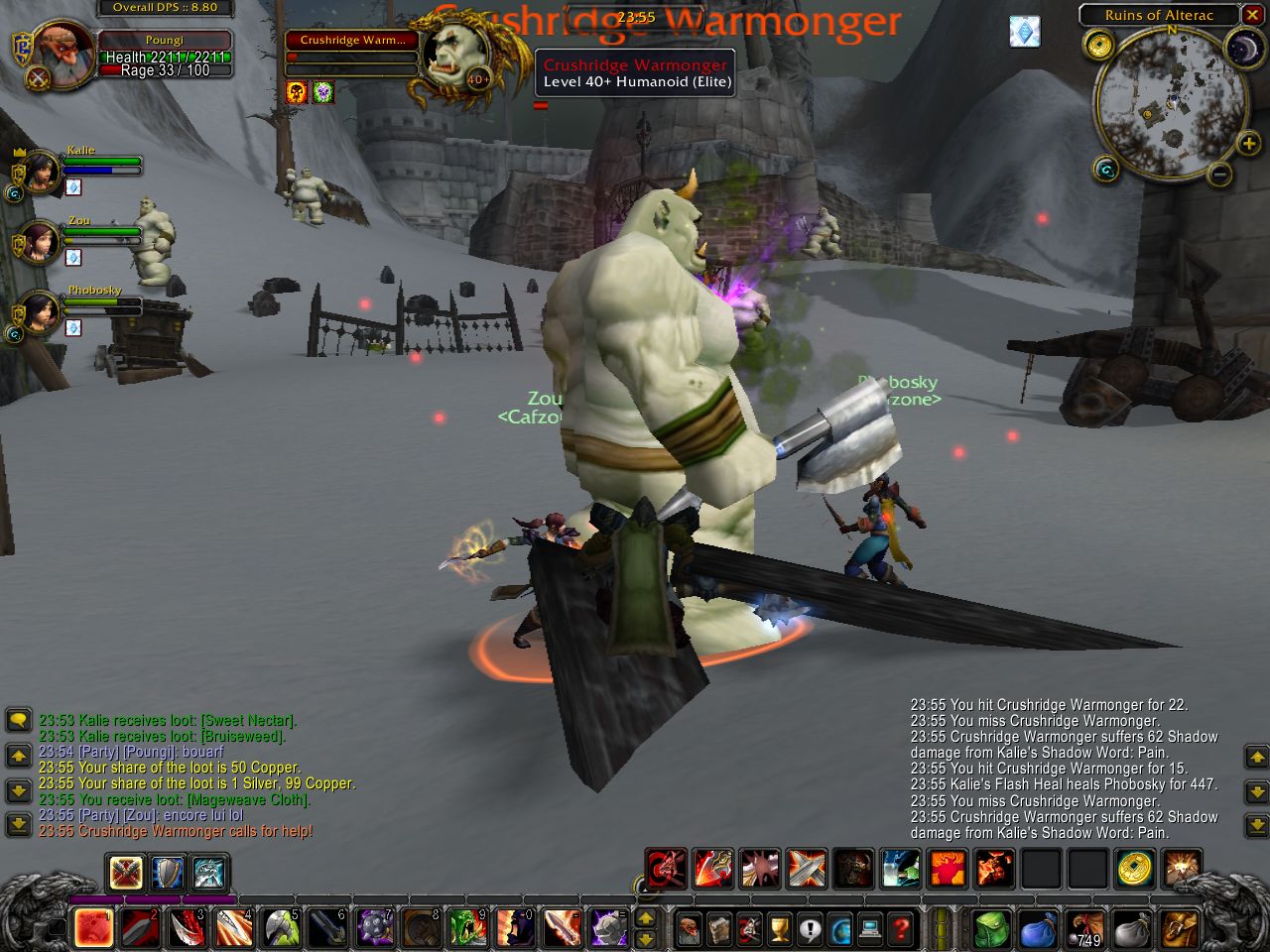Screen dimensions: 1270x952
Task: Open the golden goblet micro menu button
Action: click(x=781, y=929)
